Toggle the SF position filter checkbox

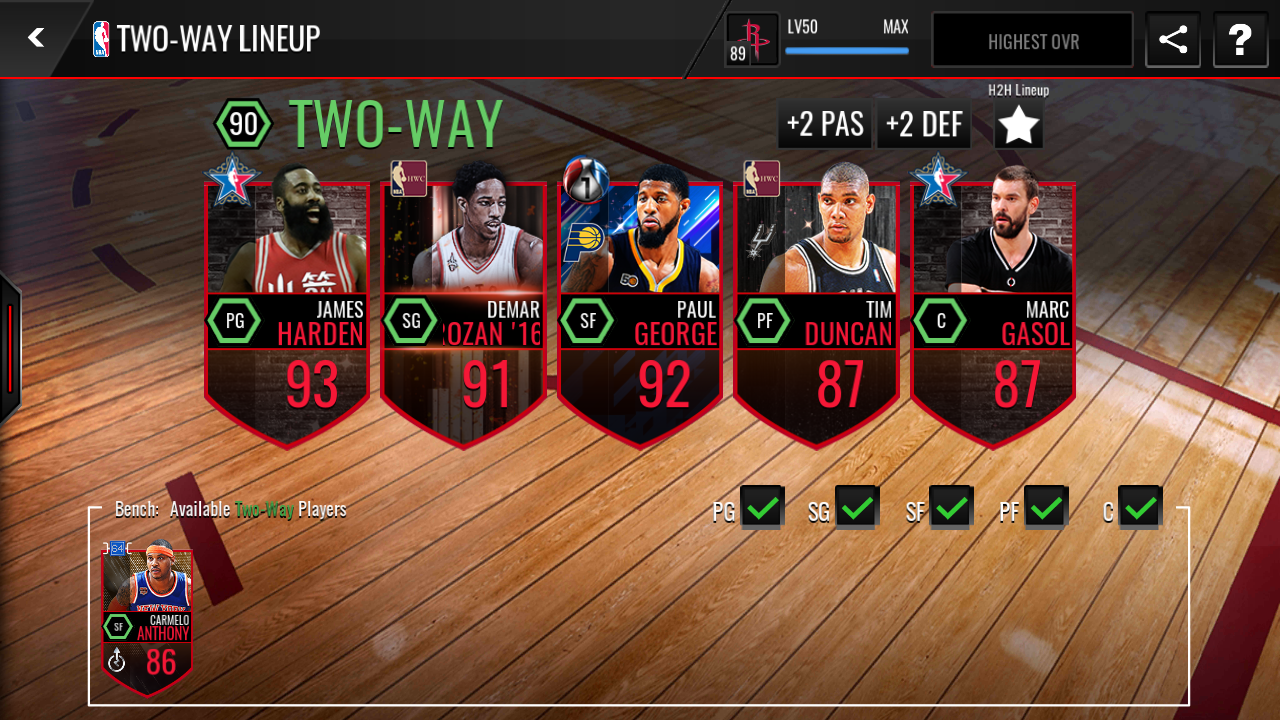(951, 508)
